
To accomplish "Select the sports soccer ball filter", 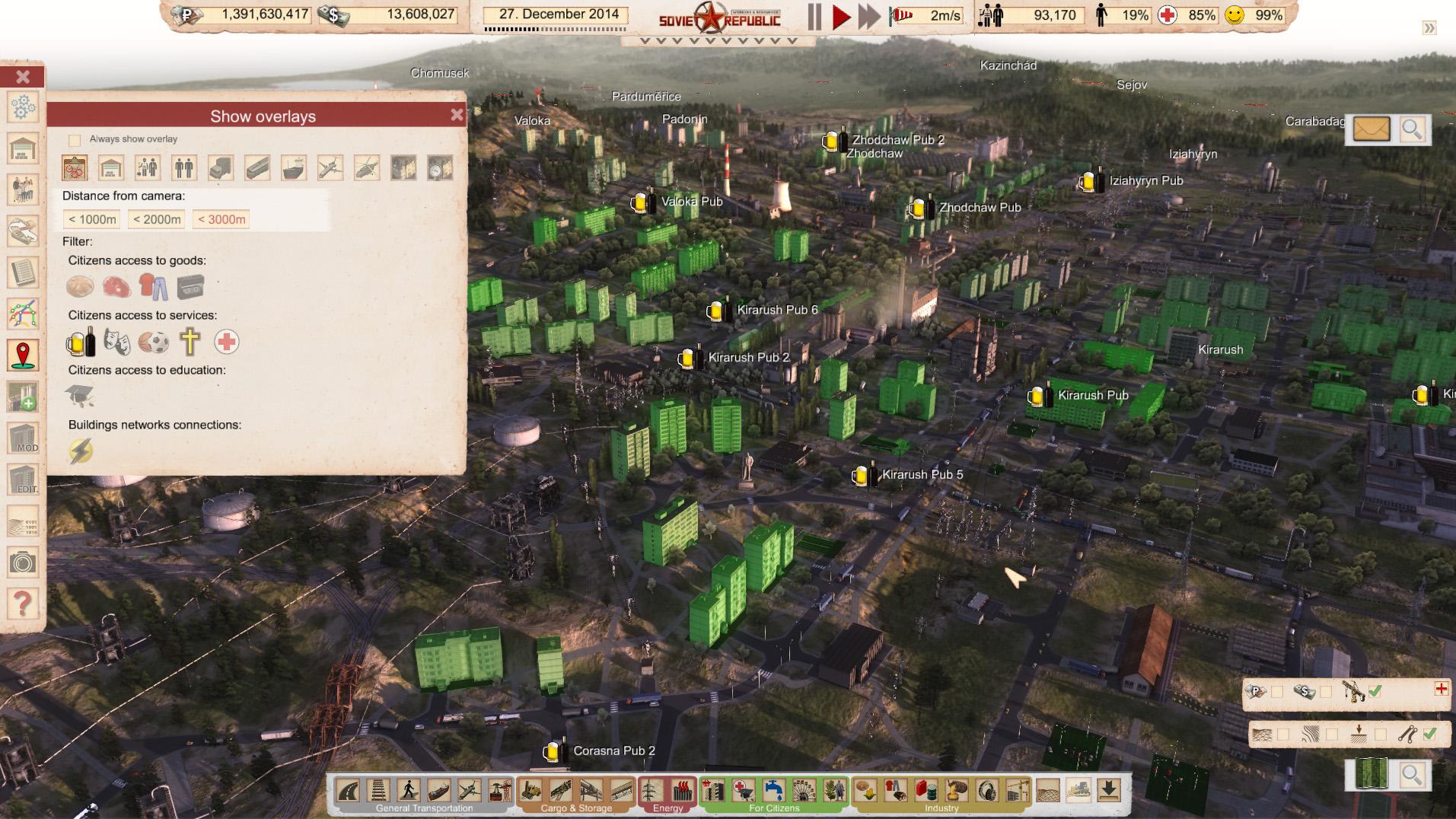I will (153, 343).
